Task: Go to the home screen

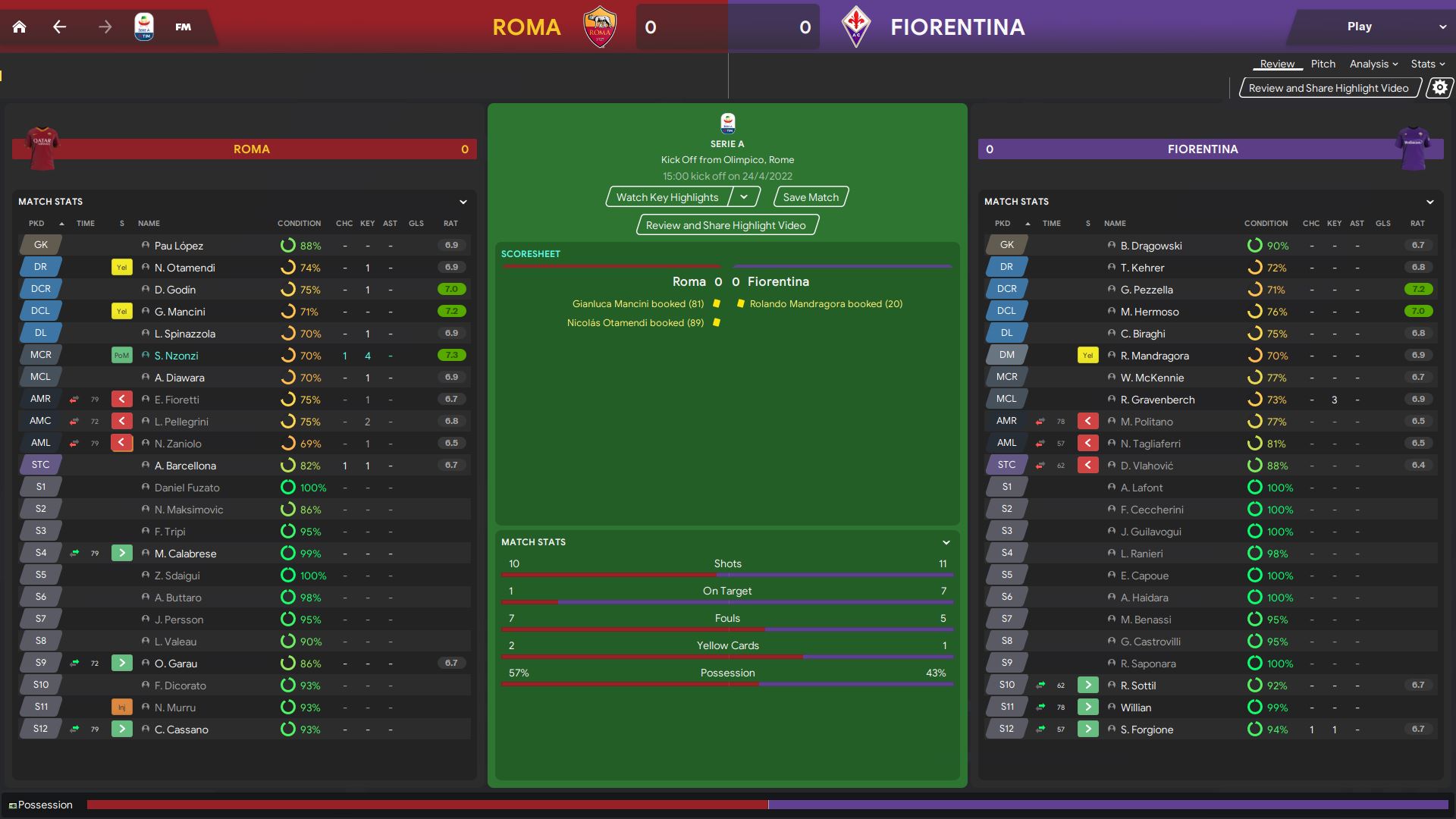Action: pos(20,27)
